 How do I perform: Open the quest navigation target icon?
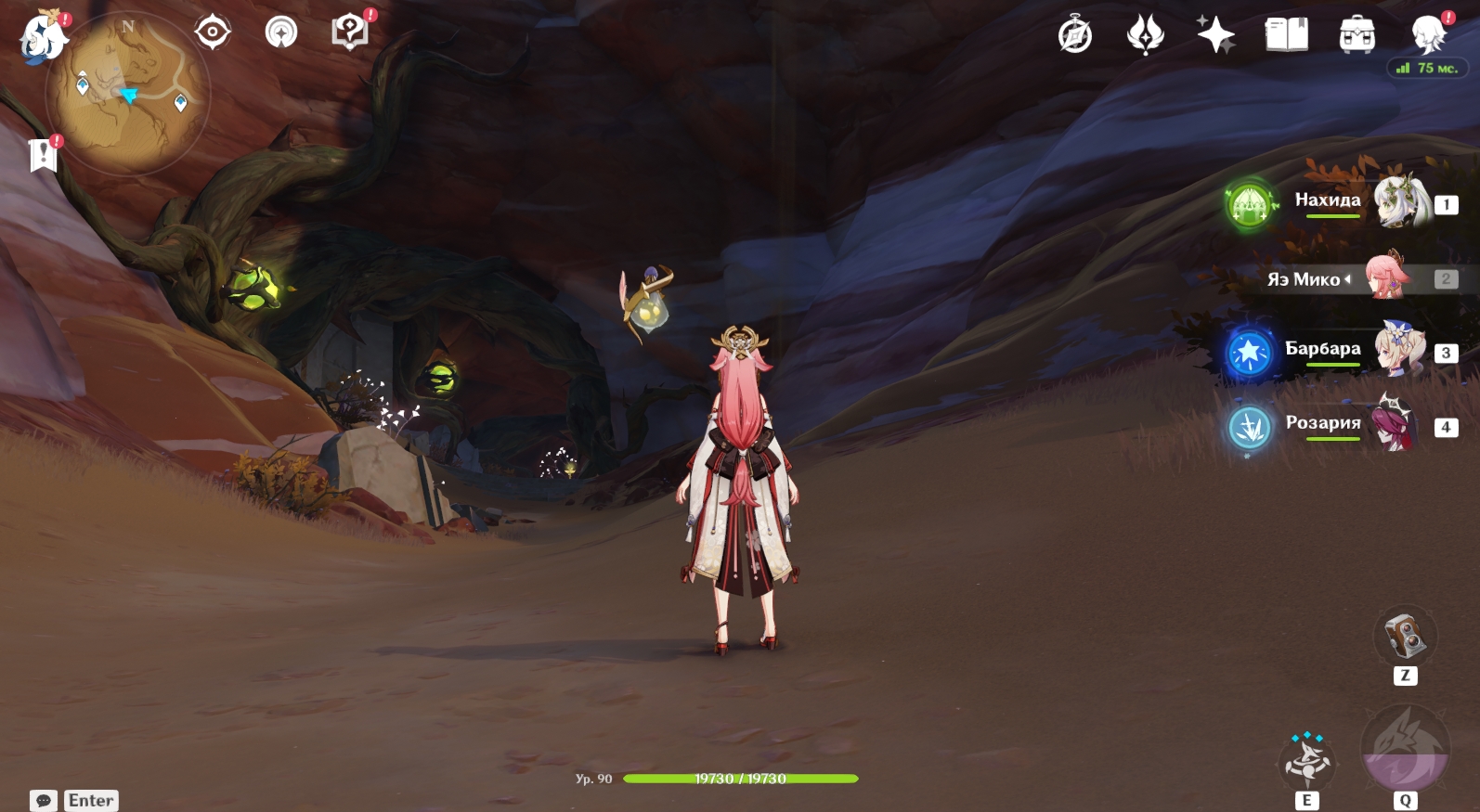click(x=213, y=32)
